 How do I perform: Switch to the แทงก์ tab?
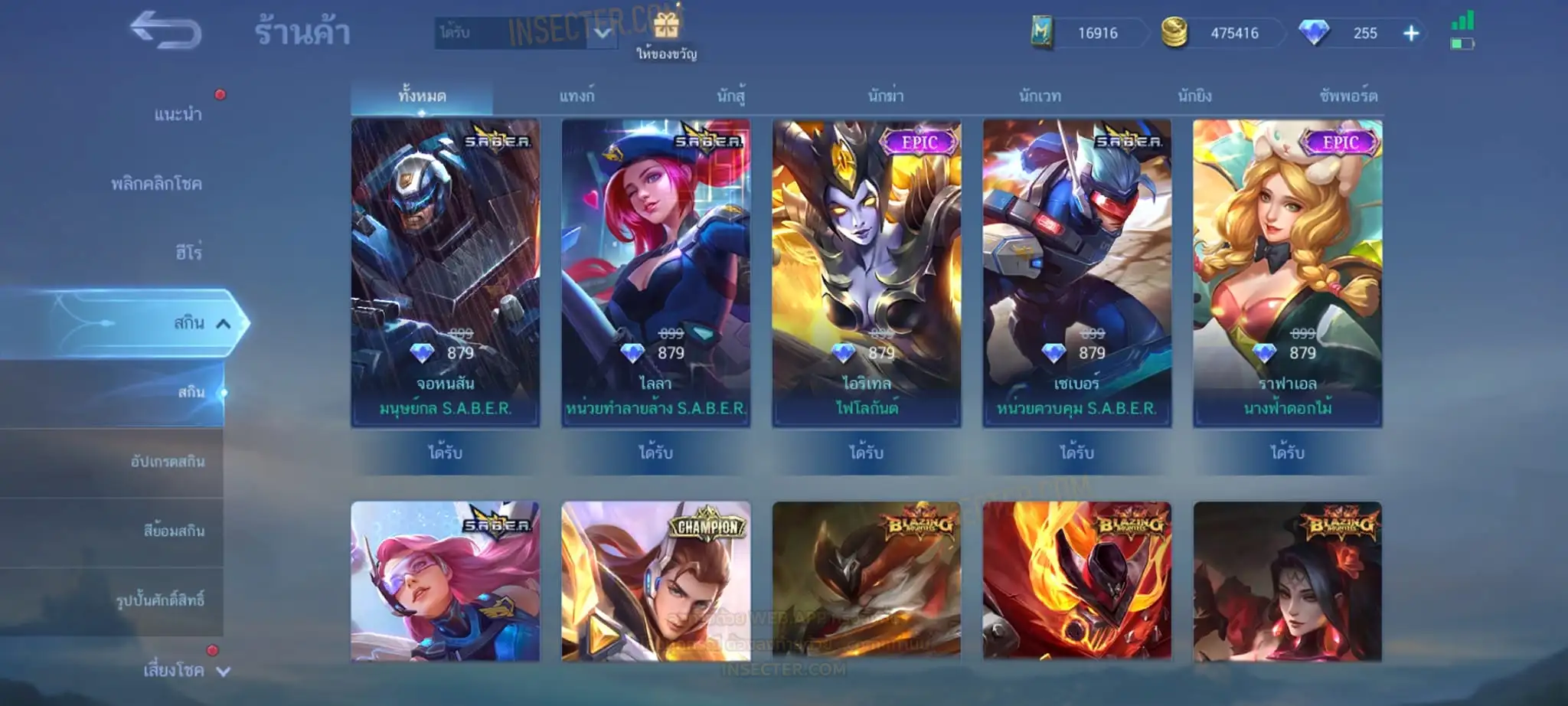pos(577,96)
